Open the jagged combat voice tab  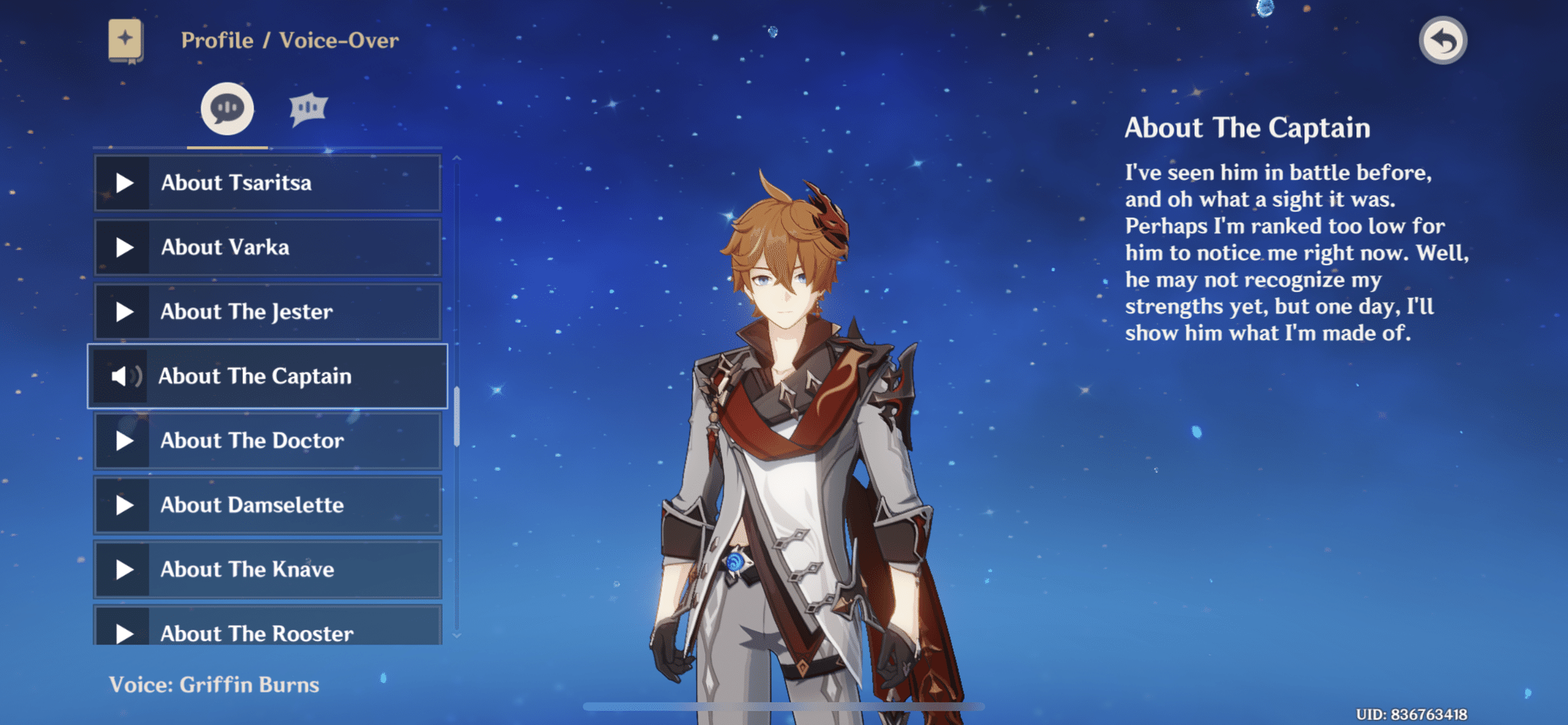tap(308, 109)
